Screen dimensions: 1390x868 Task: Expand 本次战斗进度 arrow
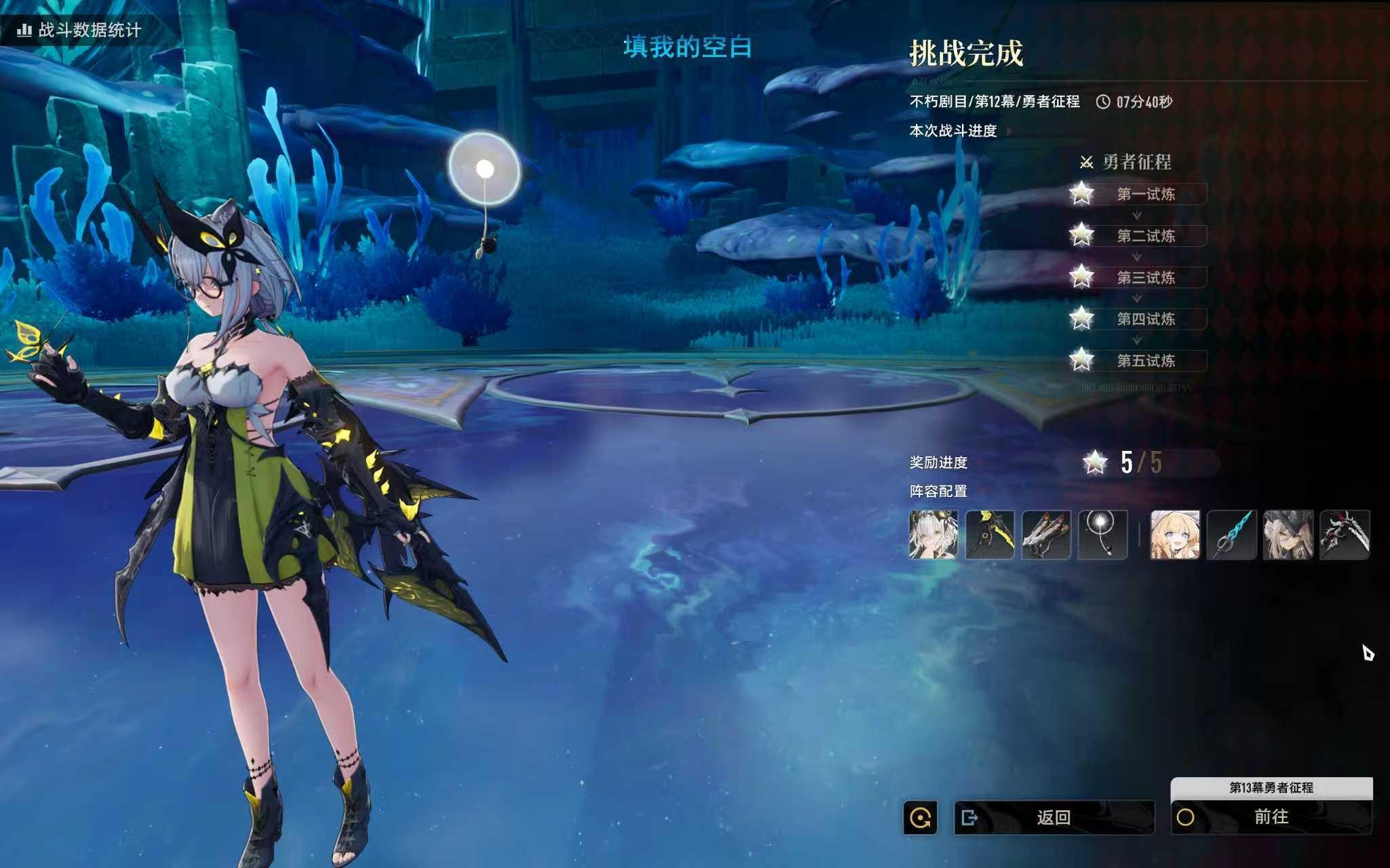click(1009, 131)
